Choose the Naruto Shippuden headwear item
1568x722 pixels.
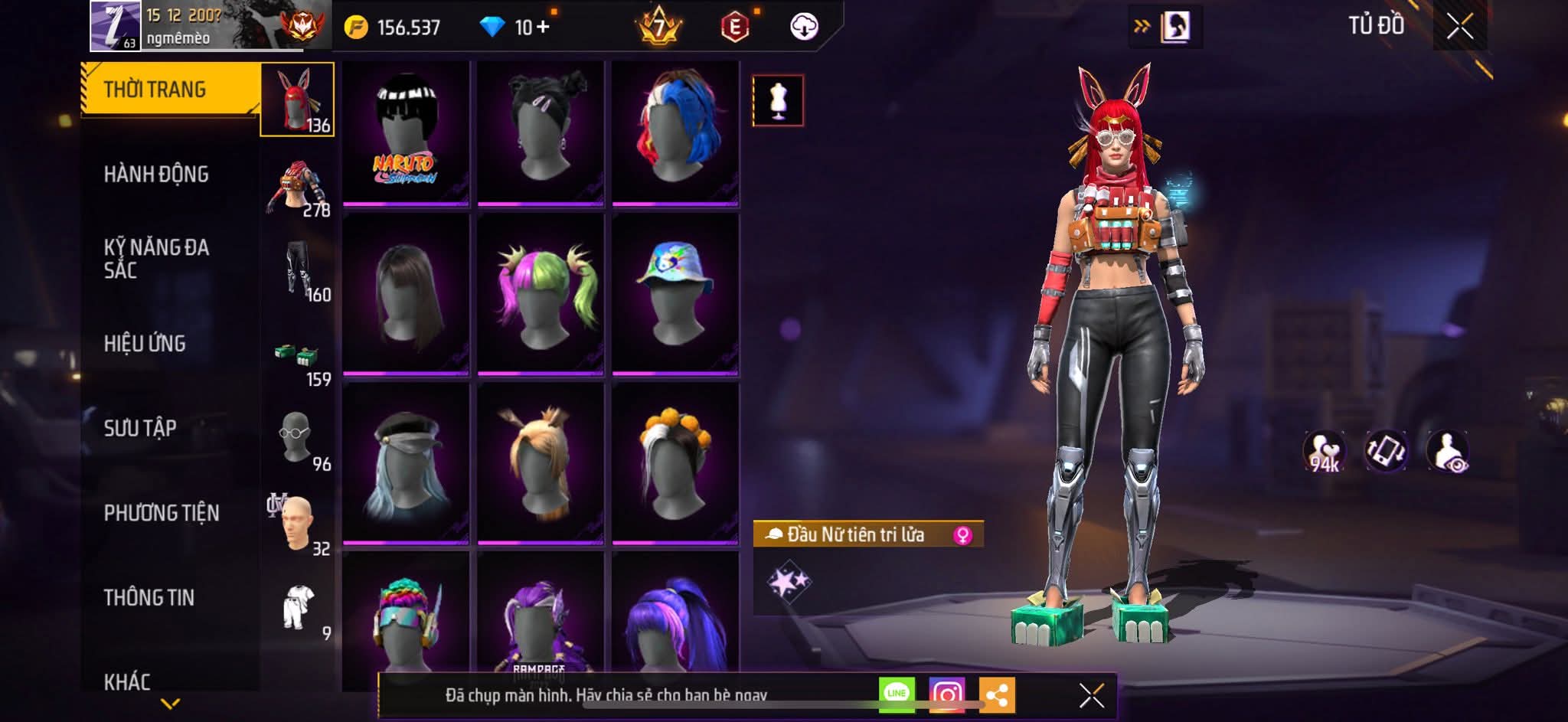pos(406,133)
